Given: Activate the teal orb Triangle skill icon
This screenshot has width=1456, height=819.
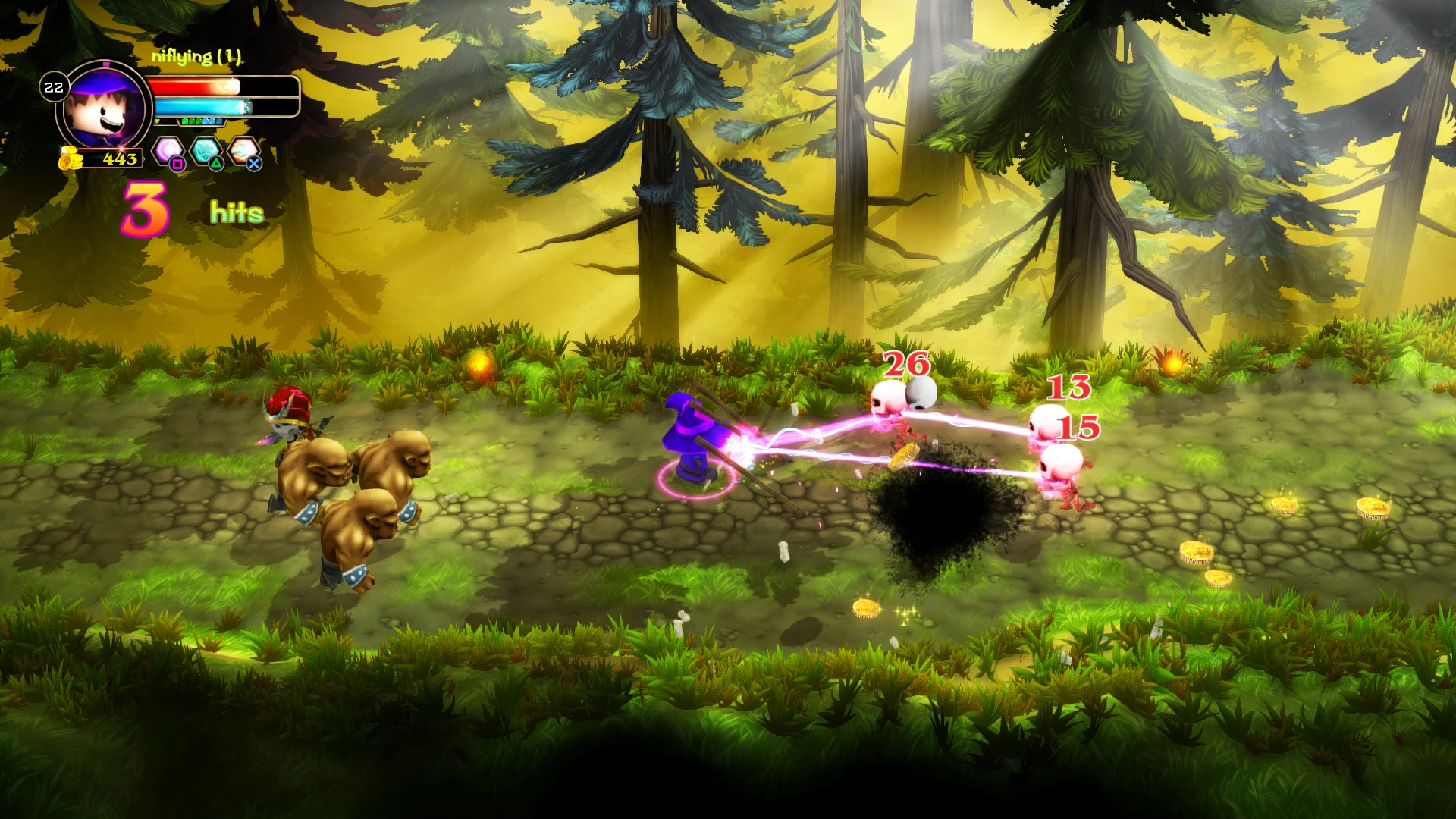Looking at the screenshot, I should coord(206,149).
